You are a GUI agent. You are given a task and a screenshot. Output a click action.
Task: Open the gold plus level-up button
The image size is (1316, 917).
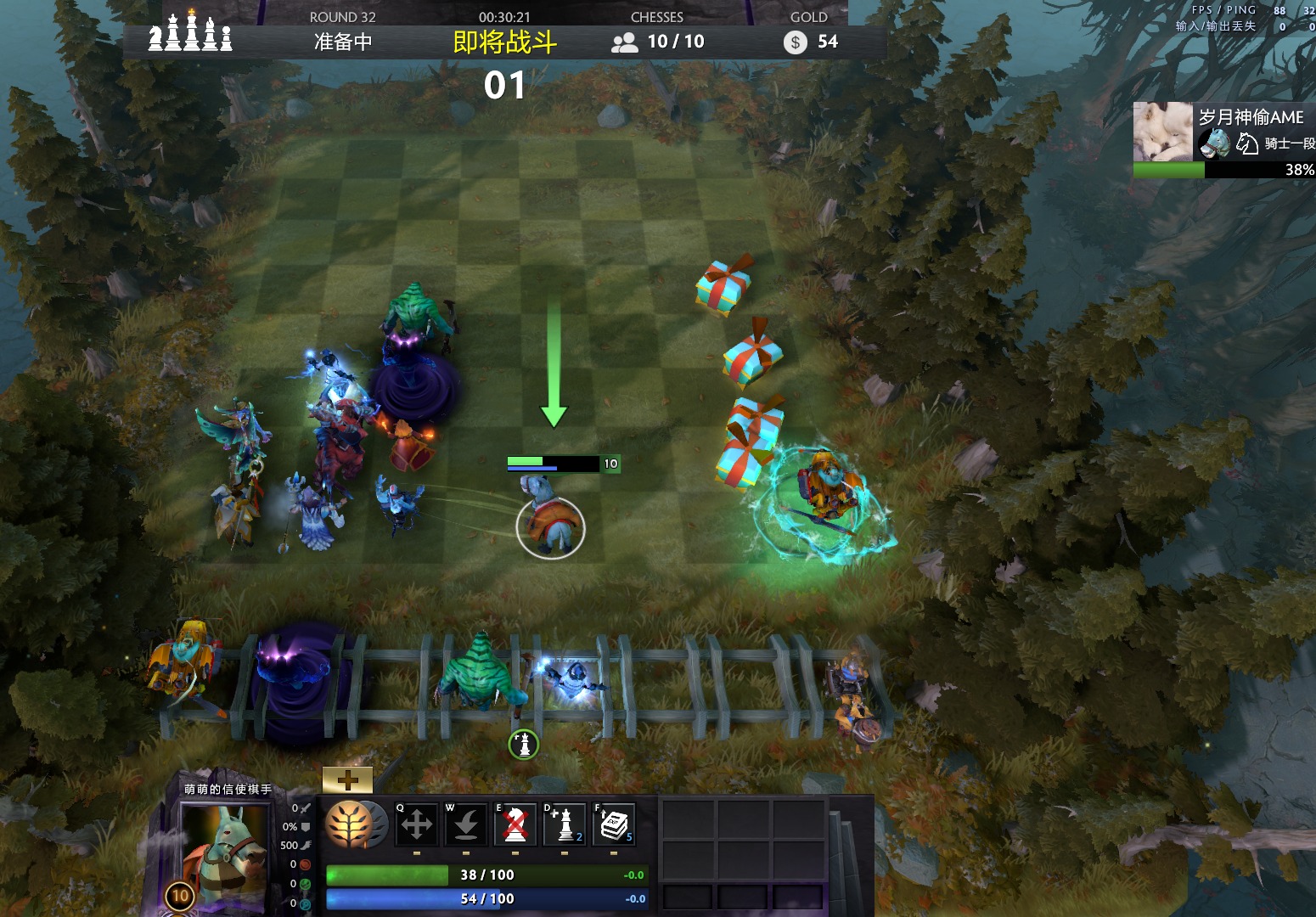click(x=347, y=779)
